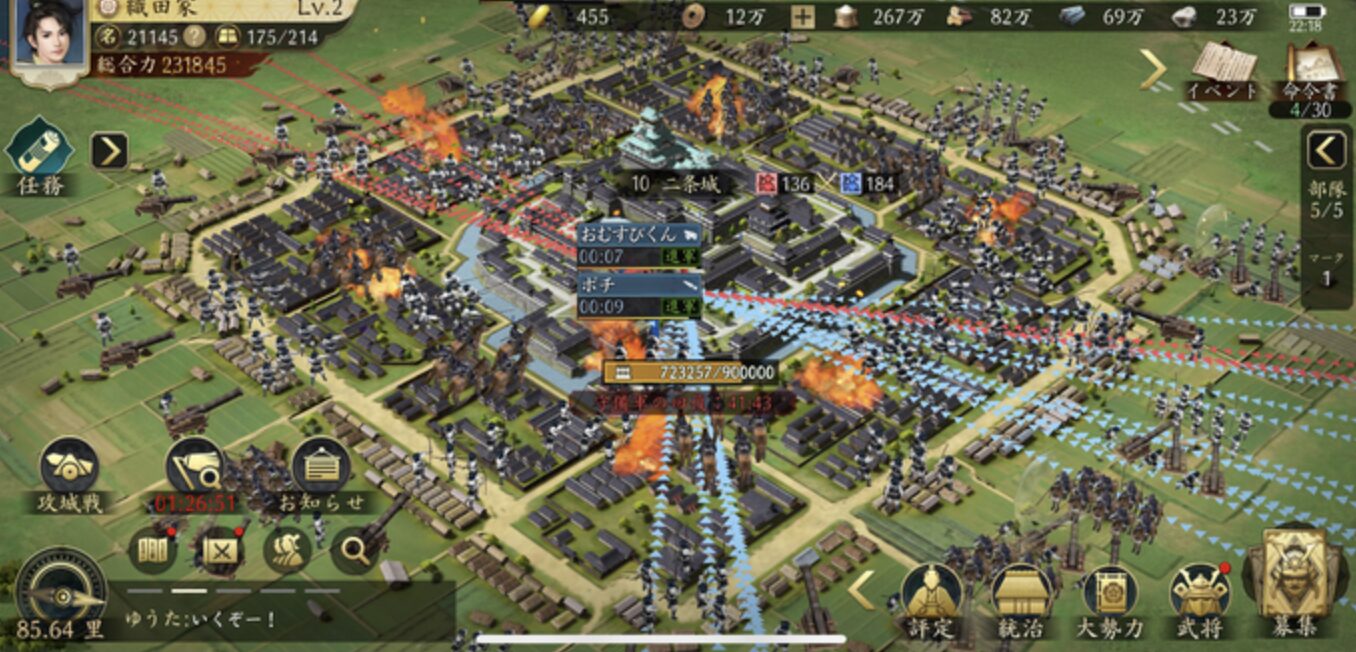Collapse the 部隊 troop side panel arrow
This screenshot has height=652, width=1356.
1327,151
